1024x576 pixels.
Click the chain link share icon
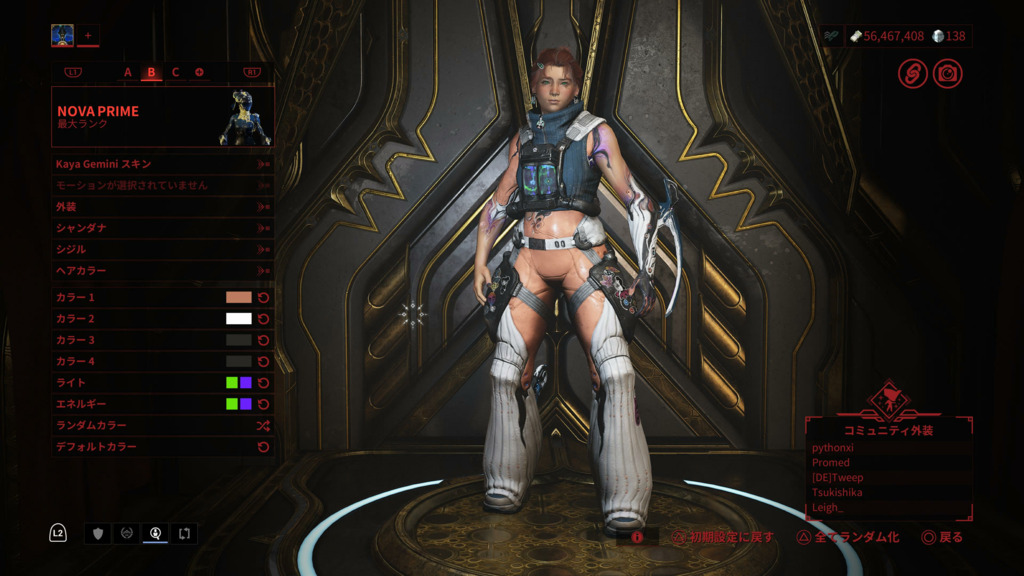(912, 73)
